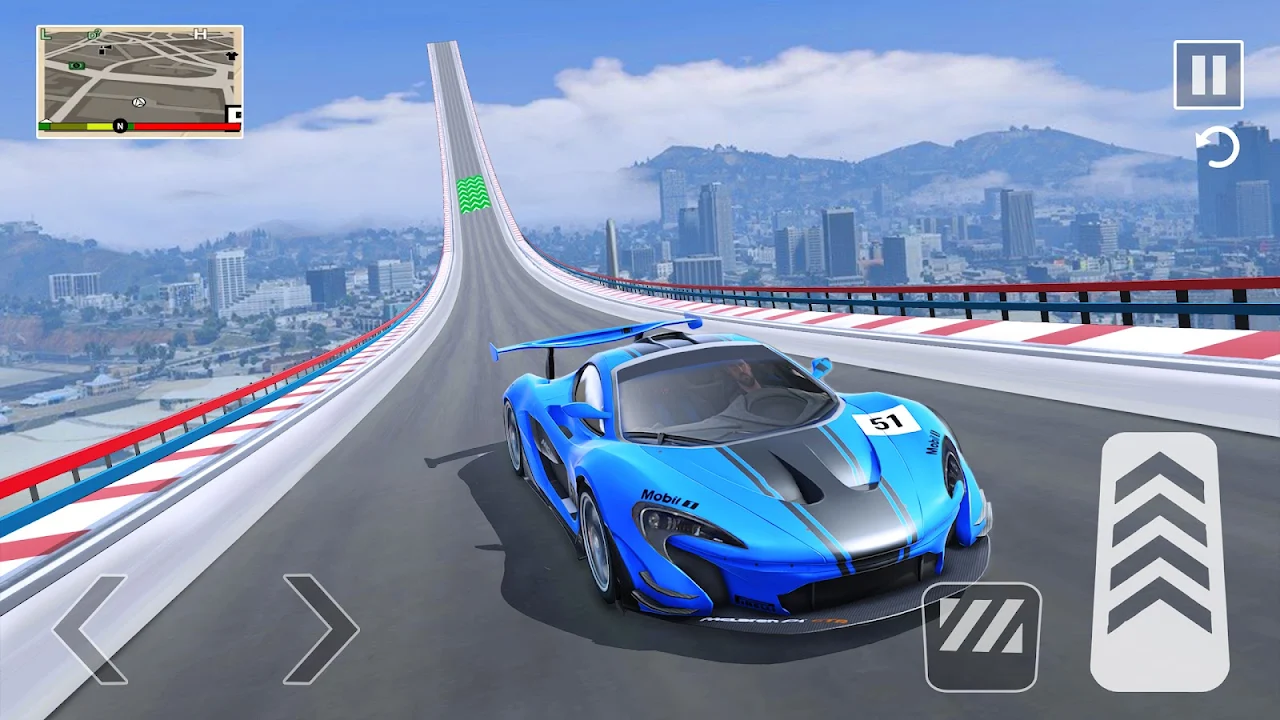
Task: Pause the game
Action: click(x=1208, y=74)
